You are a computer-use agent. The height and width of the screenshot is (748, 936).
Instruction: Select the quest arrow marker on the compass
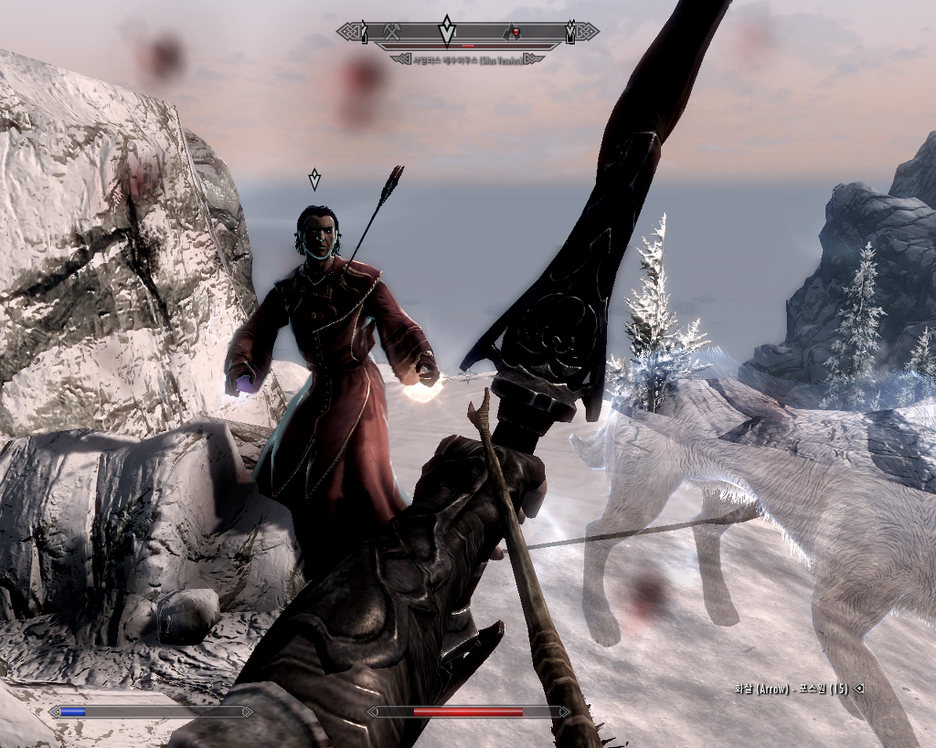[x=447, y=29]
